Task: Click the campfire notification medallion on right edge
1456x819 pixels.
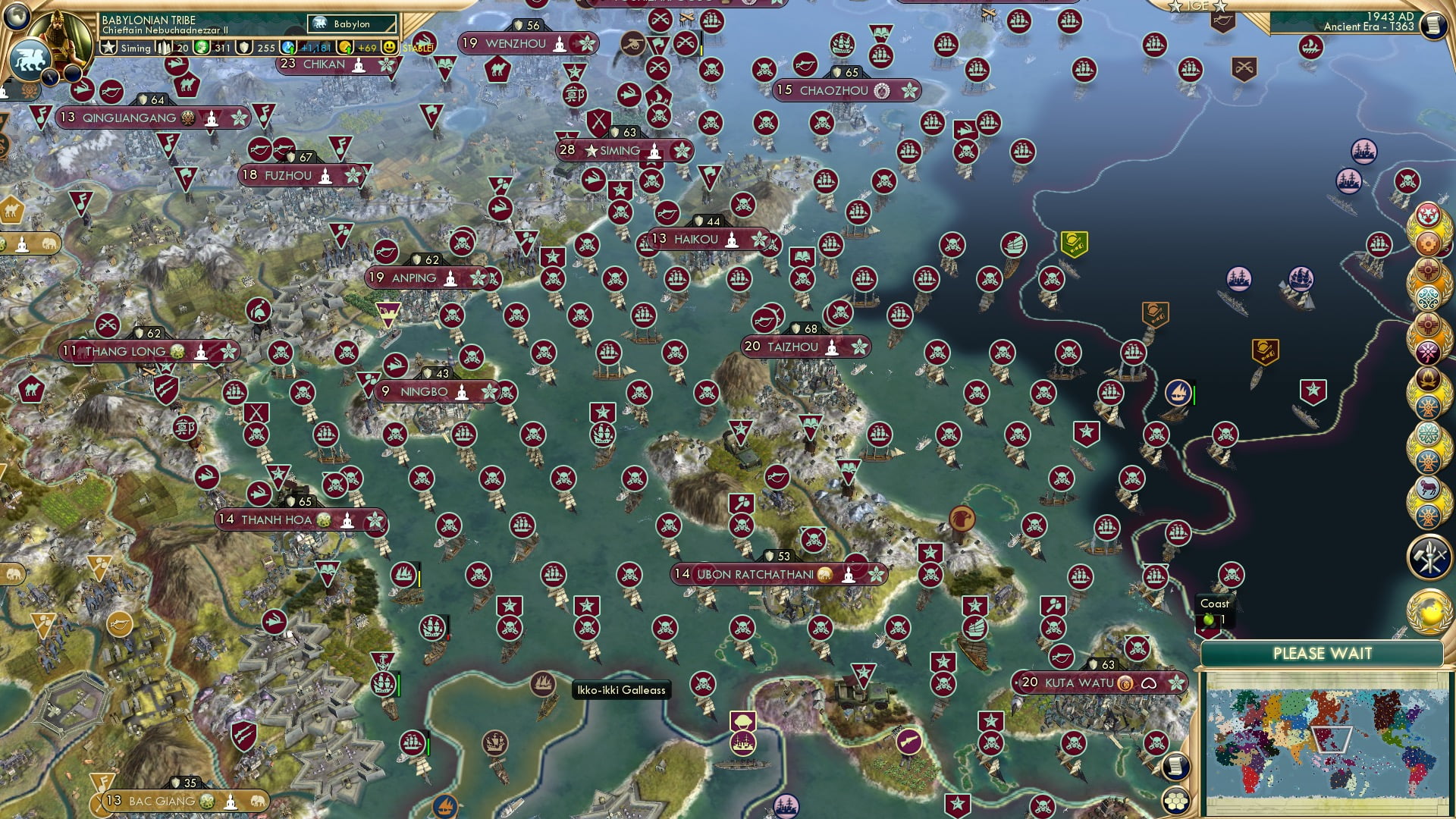Action: (1429, 379)
